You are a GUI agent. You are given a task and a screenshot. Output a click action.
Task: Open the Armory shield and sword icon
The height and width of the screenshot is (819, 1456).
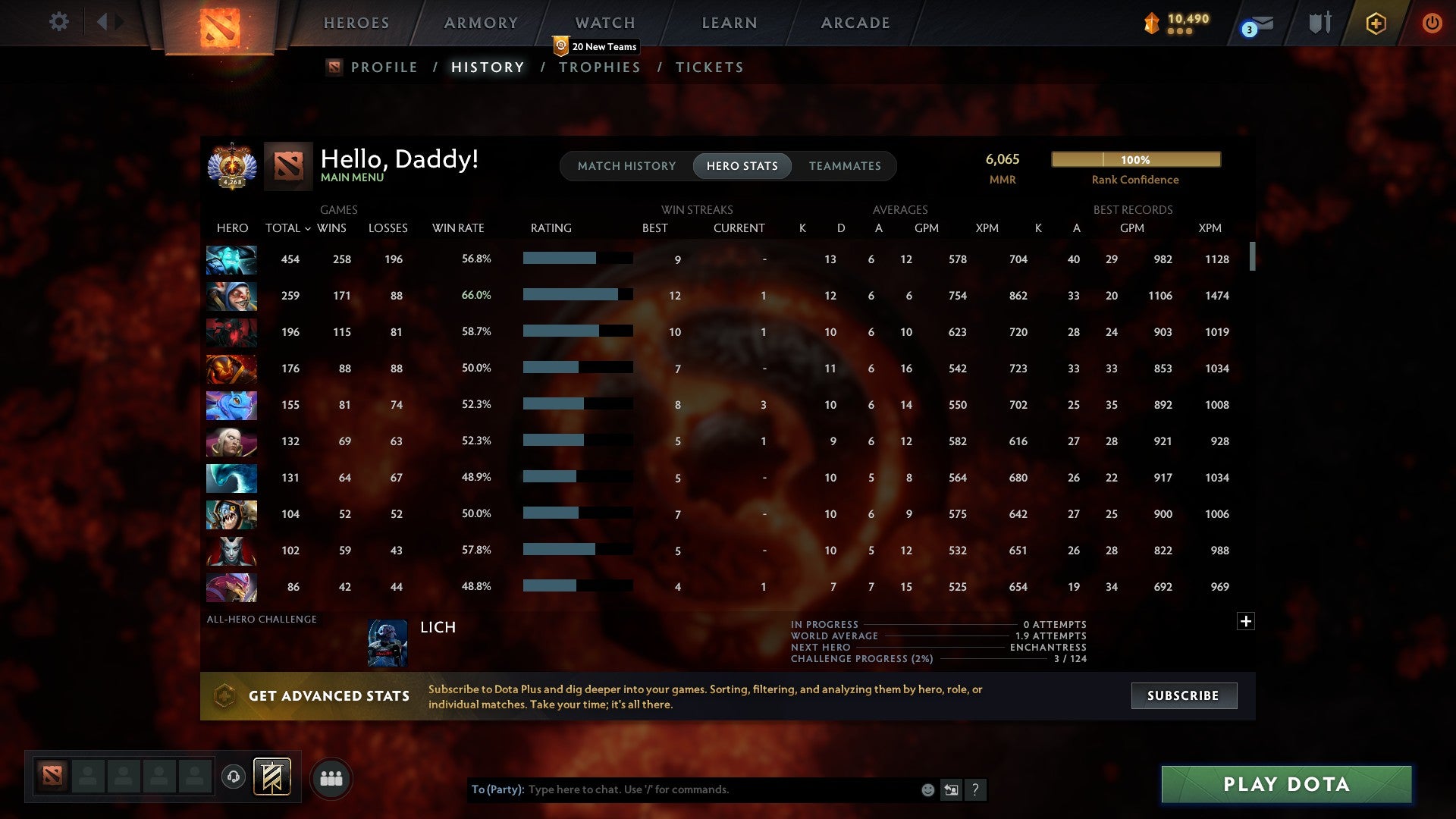pyautogui.click(x=1319, y=23)
